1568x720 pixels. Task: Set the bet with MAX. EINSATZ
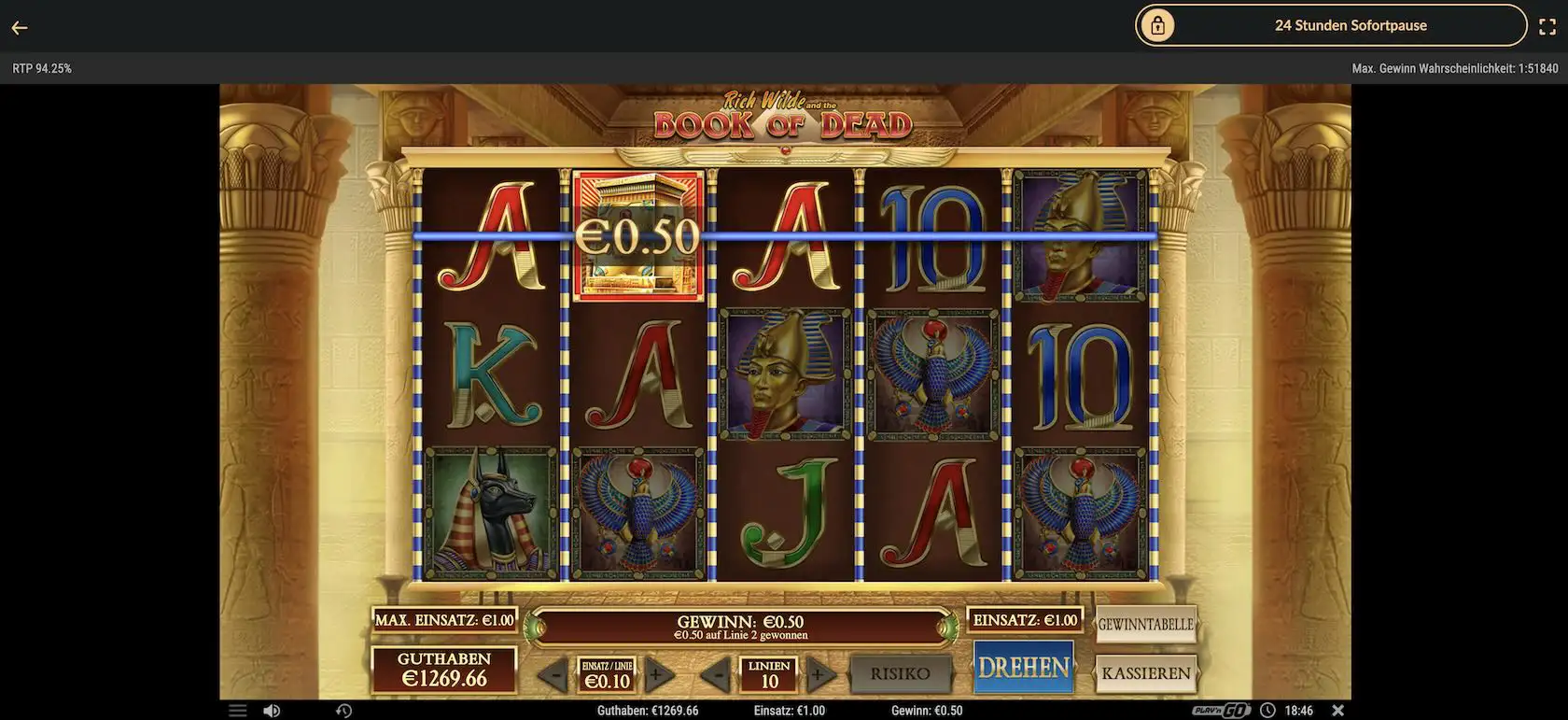(444, 620)
